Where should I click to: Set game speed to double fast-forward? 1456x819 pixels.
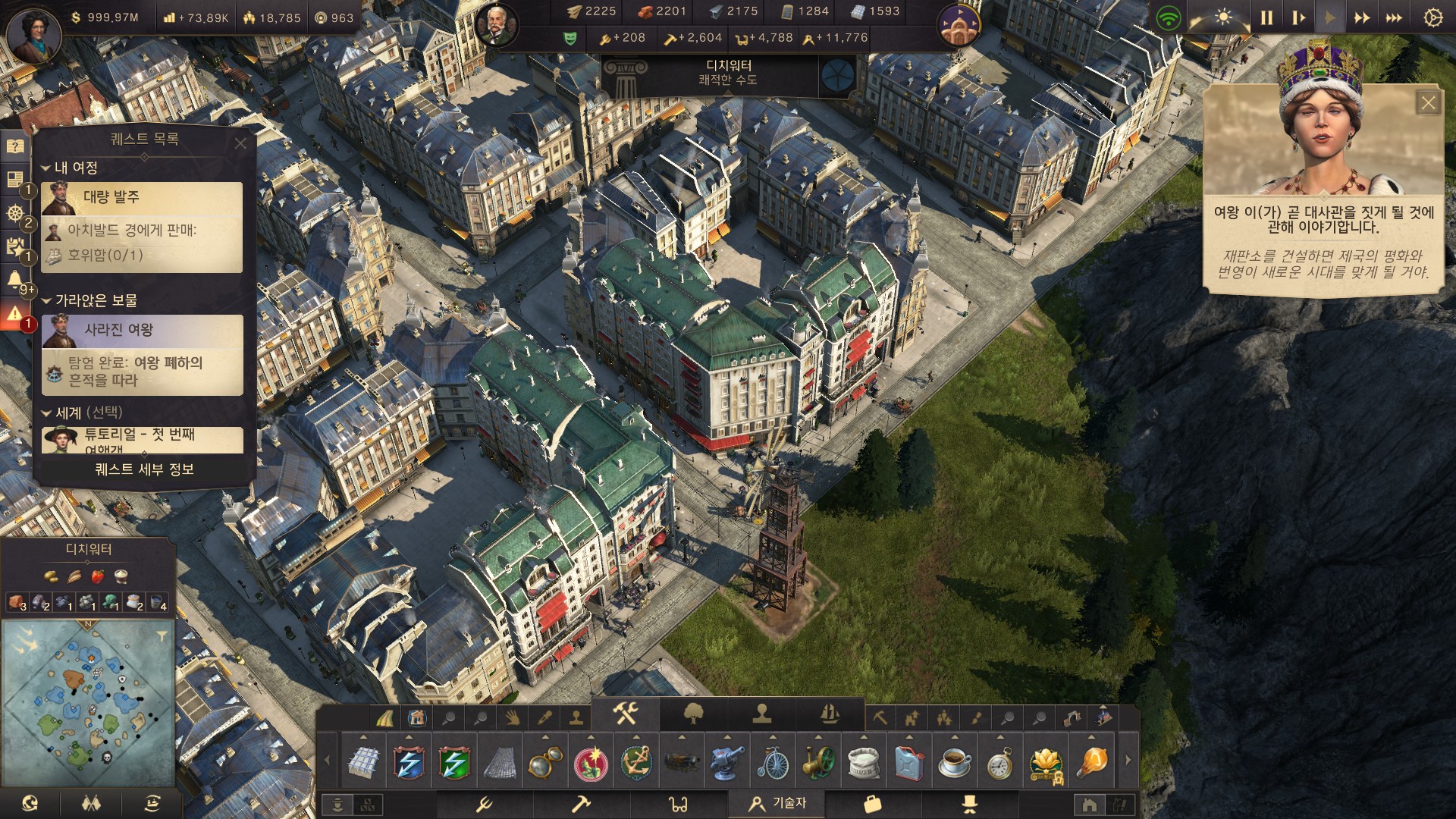[x=1362, y=17]
